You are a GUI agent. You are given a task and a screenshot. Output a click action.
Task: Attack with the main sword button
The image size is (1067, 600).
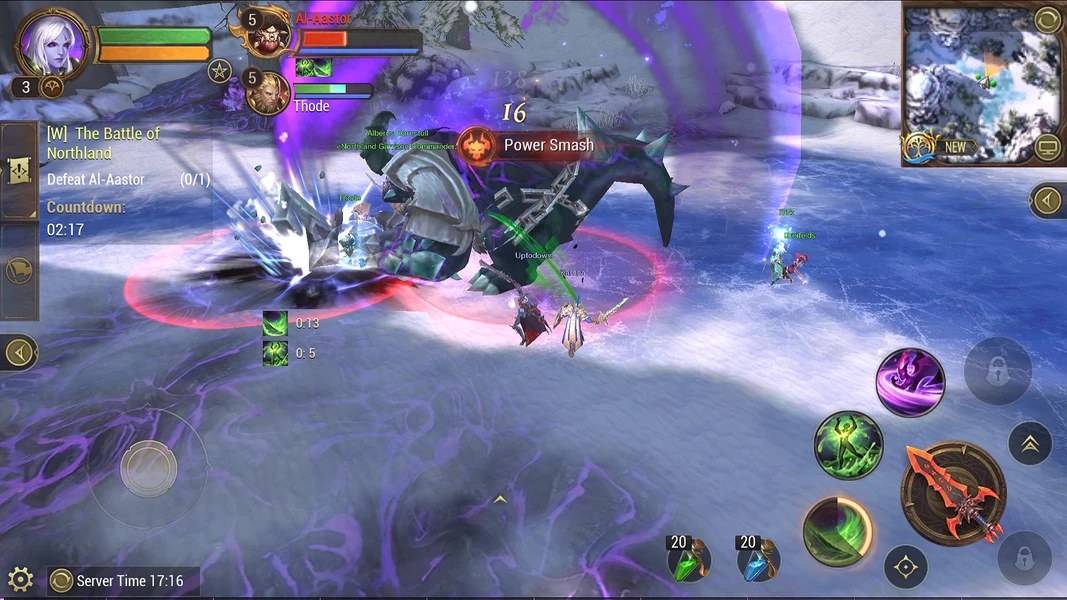[x=952, y=492]
